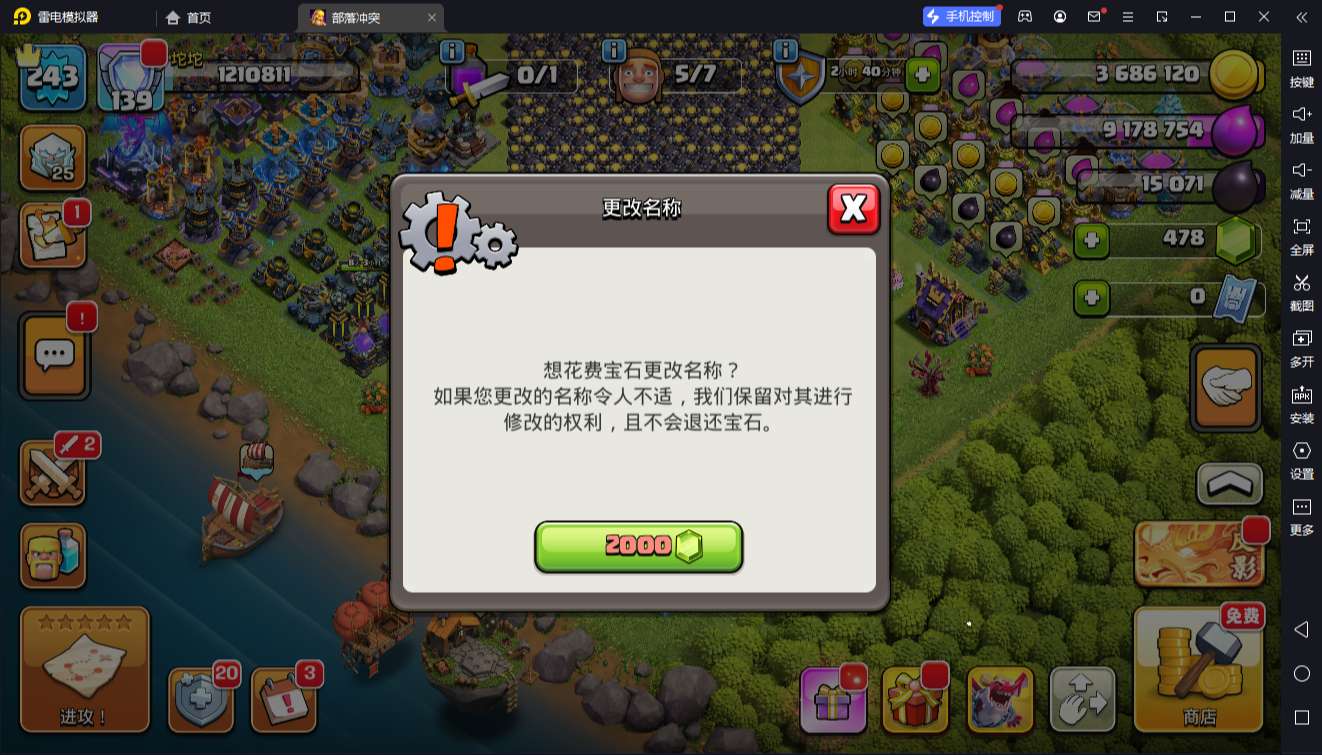Switch to the 部落冲突 game tab
The width and height of the screenshot is (1322, 755).
(355, 17)
